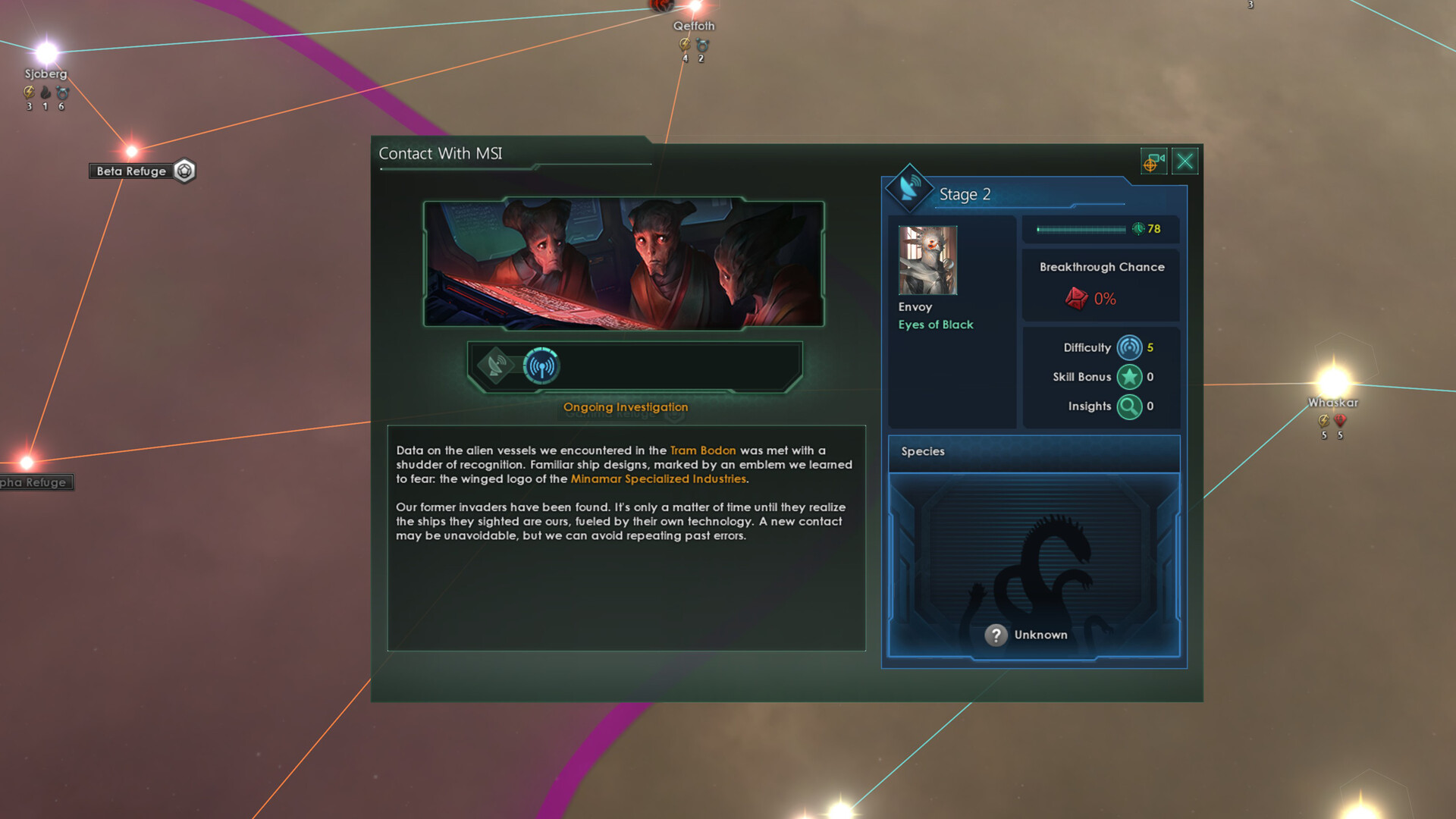Select the Difficulty target icon
The image size is (1456, 819).
tap(1130, 348)
